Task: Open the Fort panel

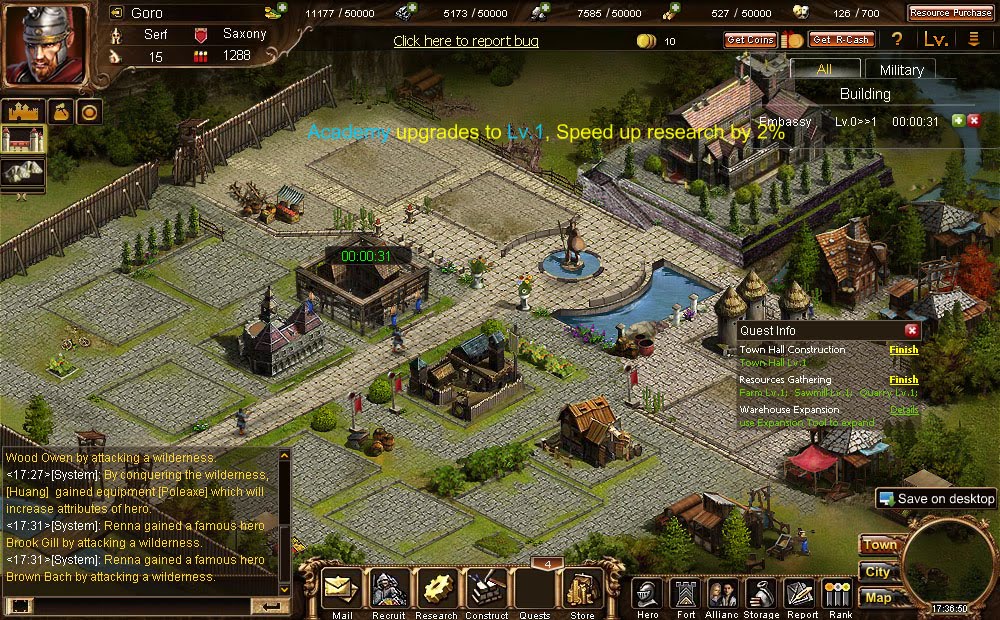Action: (x=685, y=594)
